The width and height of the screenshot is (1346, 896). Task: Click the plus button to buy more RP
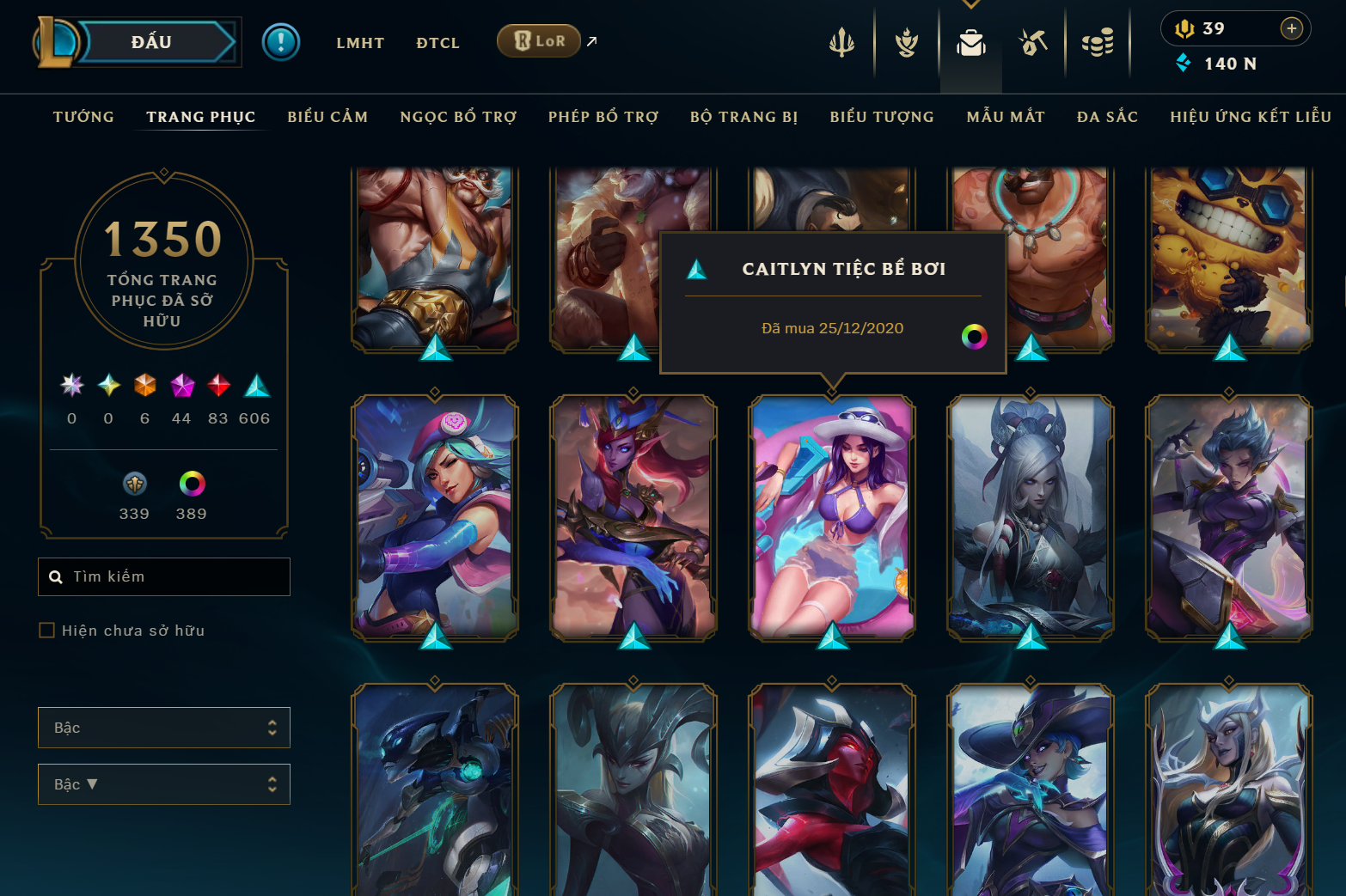click(x=1291, y=28)
